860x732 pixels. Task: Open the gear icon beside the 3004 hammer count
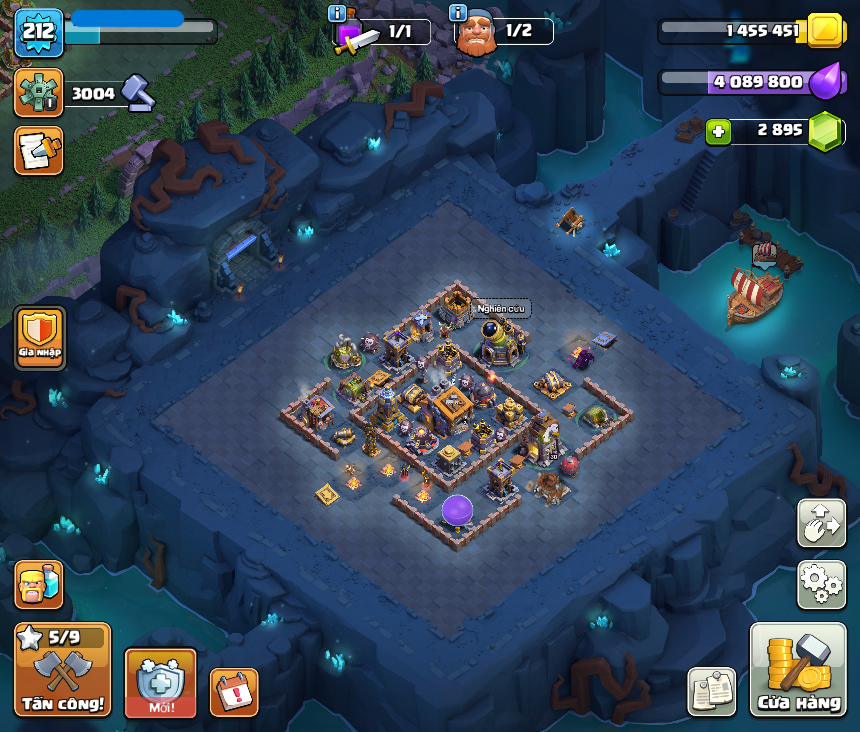pos(38,93)
